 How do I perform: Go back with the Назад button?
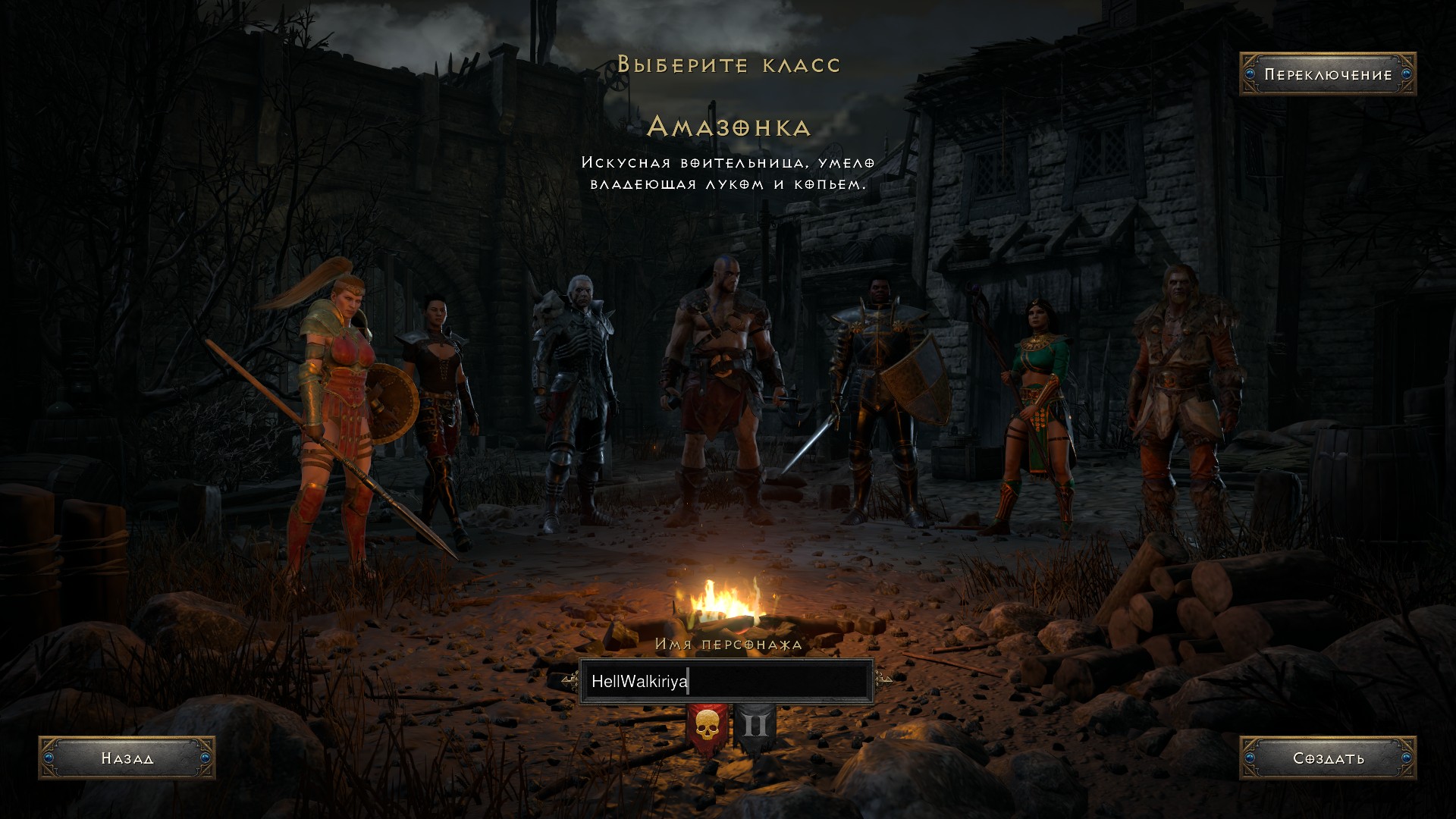127,758
